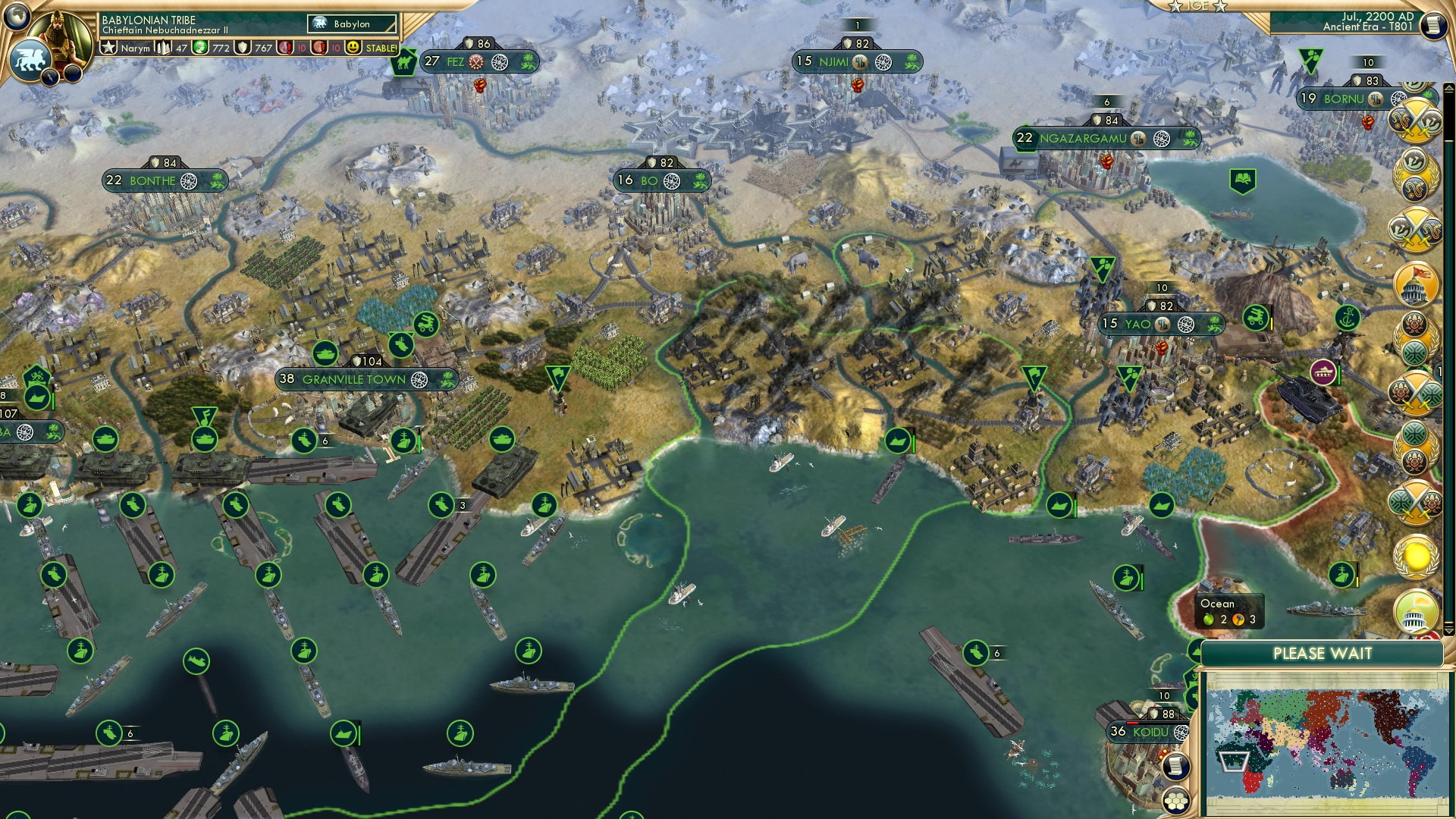
Task: Click the lightning button below the leader portrait
Action: click(50, 77)
